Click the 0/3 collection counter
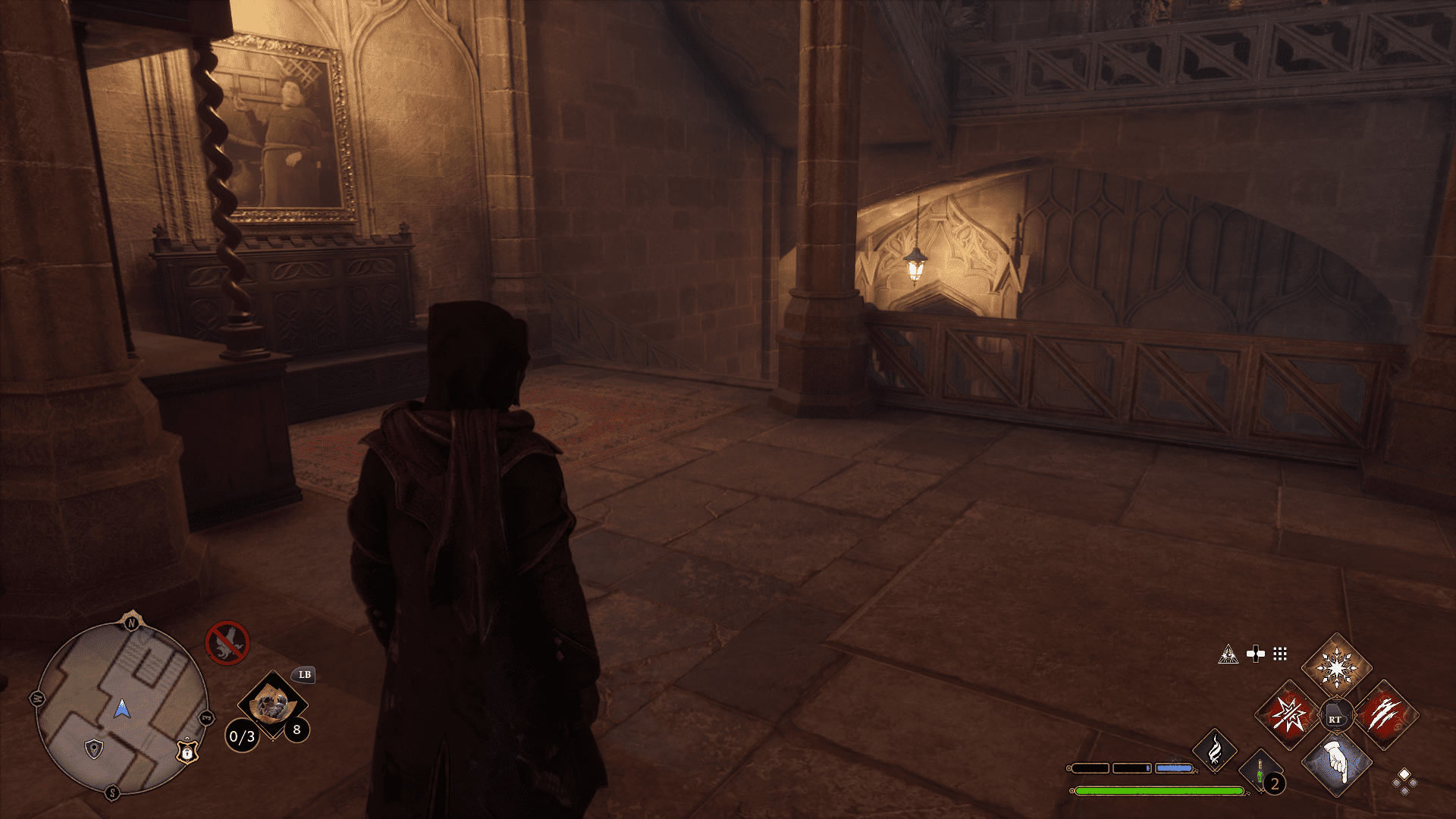The height and width of the screenshot is (819, 1456). (242, 736)
